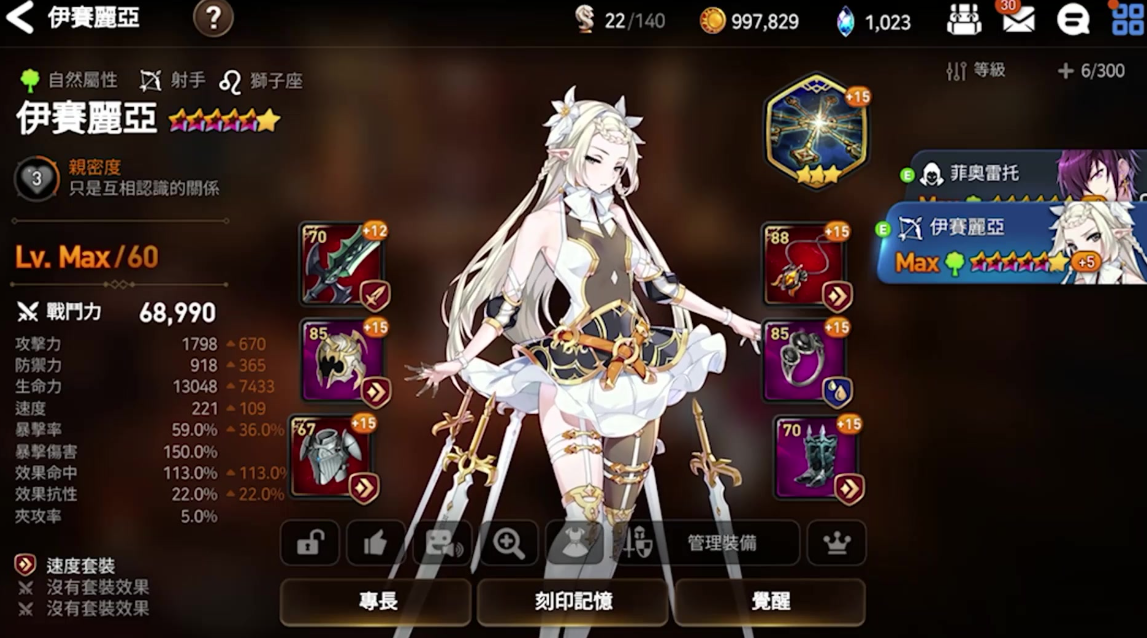This screenshot has height=638, width=1147.
Task: Open 管理裝備 equipment management
Action: pyautogui.click(x=720, y=543)
